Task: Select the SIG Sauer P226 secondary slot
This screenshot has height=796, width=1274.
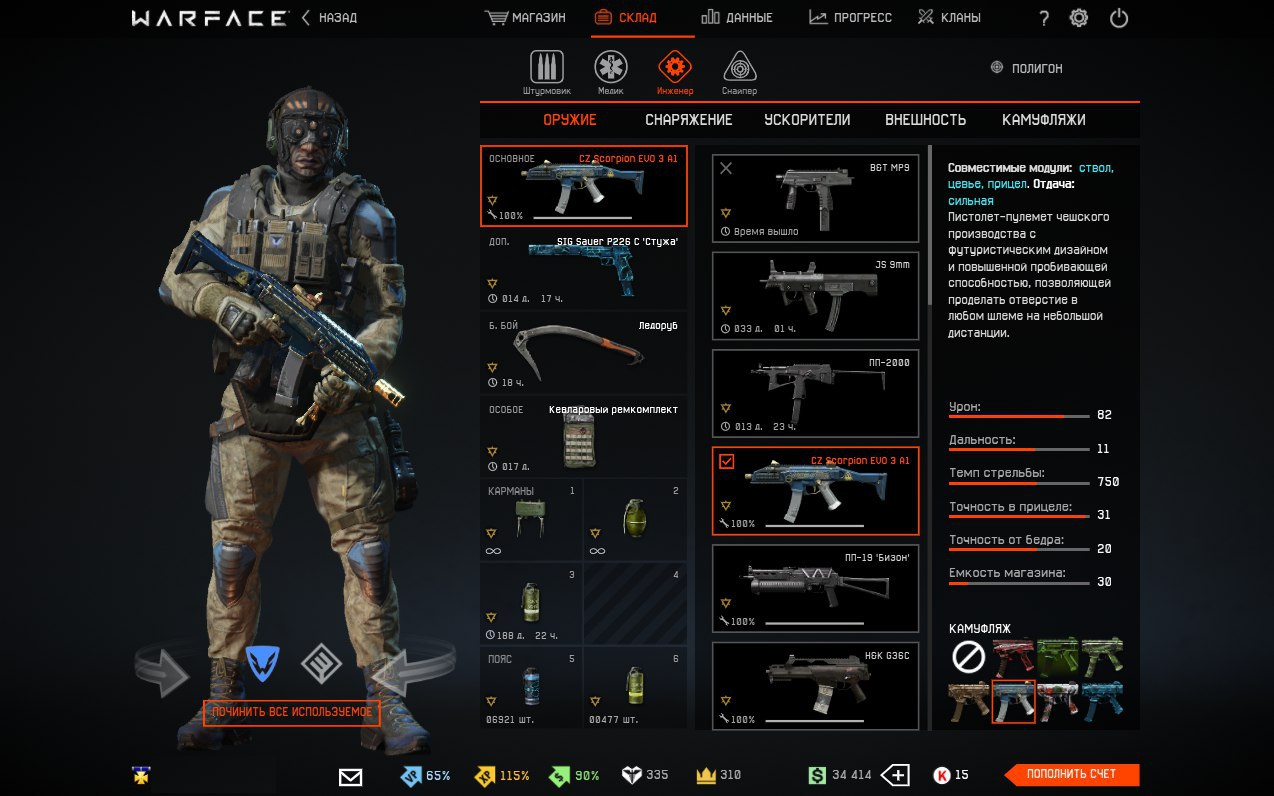Action: pyautogui.click(x=583, y=270)
